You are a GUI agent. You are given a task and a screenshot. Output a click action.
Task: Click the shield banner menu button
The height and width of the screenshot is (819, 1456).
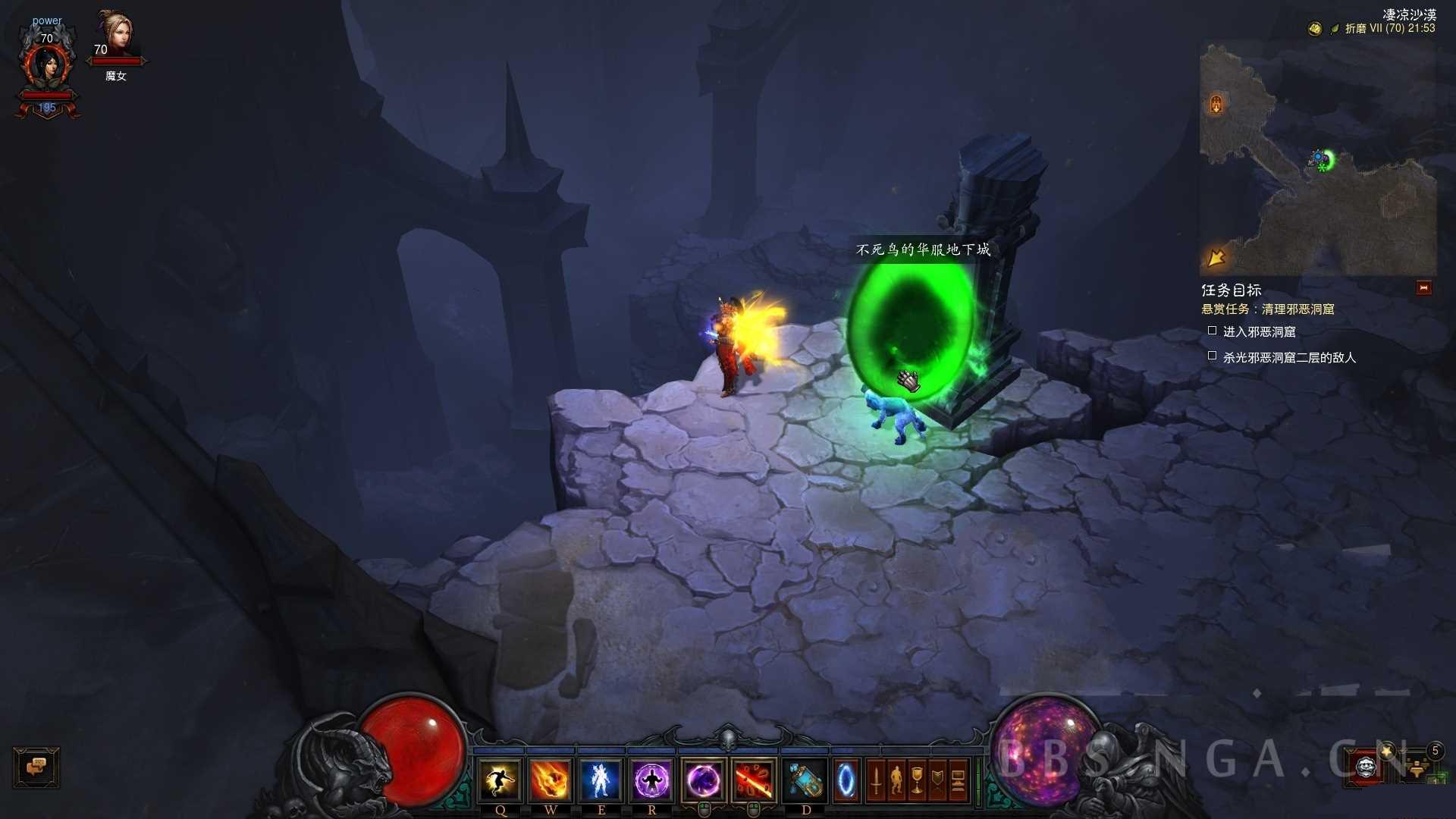(937, 780)
